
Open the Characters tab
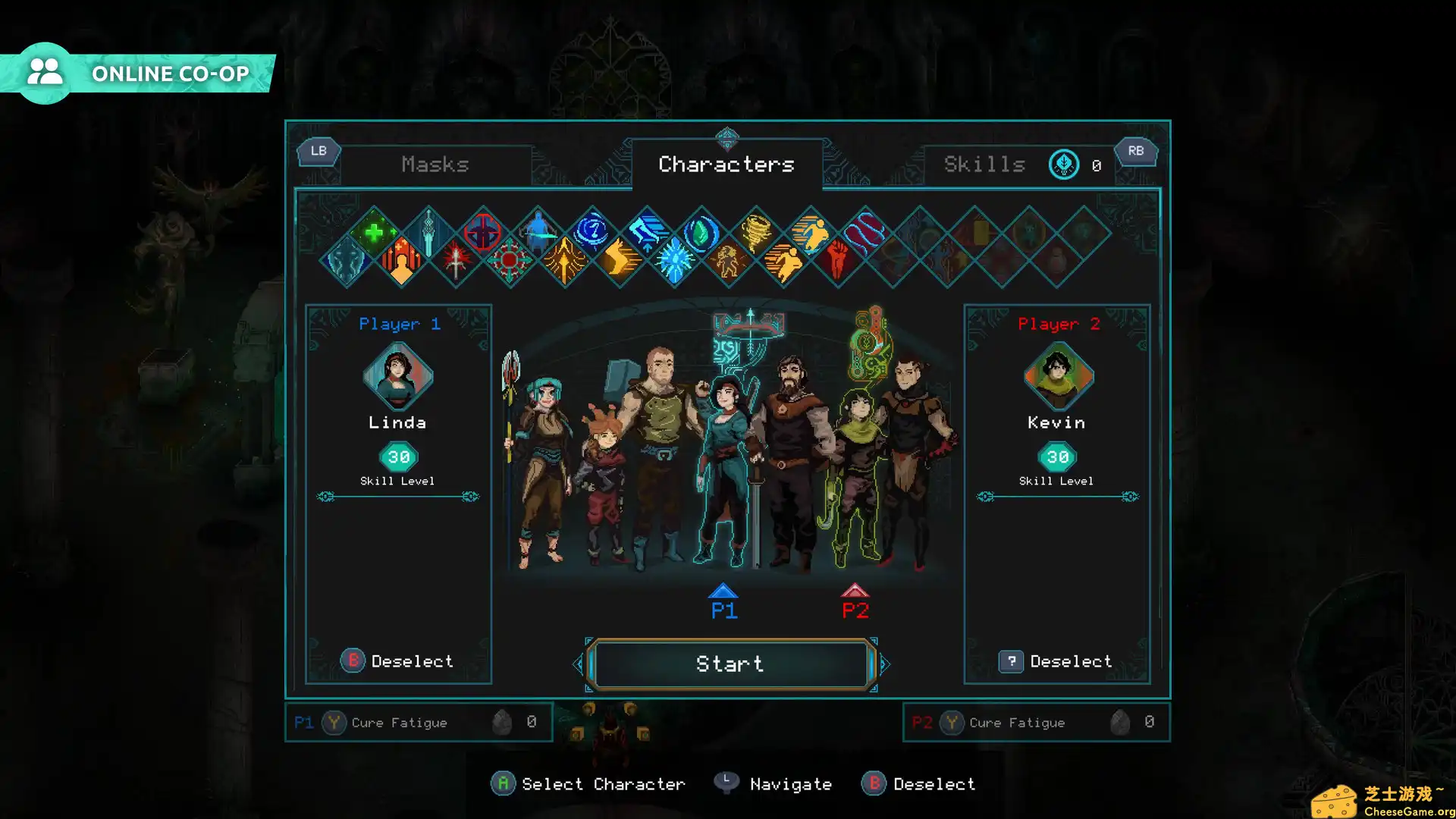coord(726,164)
